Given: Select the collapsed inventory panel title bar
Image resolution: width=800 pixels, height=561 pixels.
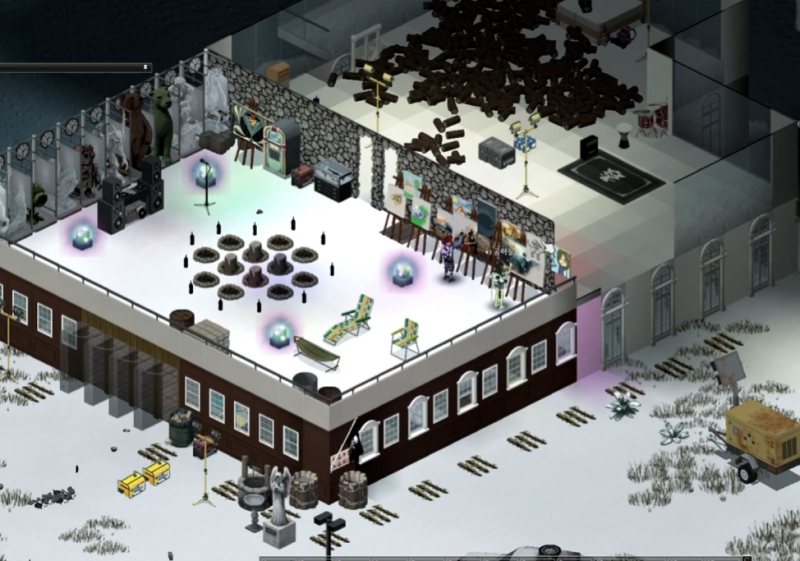Looking at the screenshot, I should click(70, 67).
